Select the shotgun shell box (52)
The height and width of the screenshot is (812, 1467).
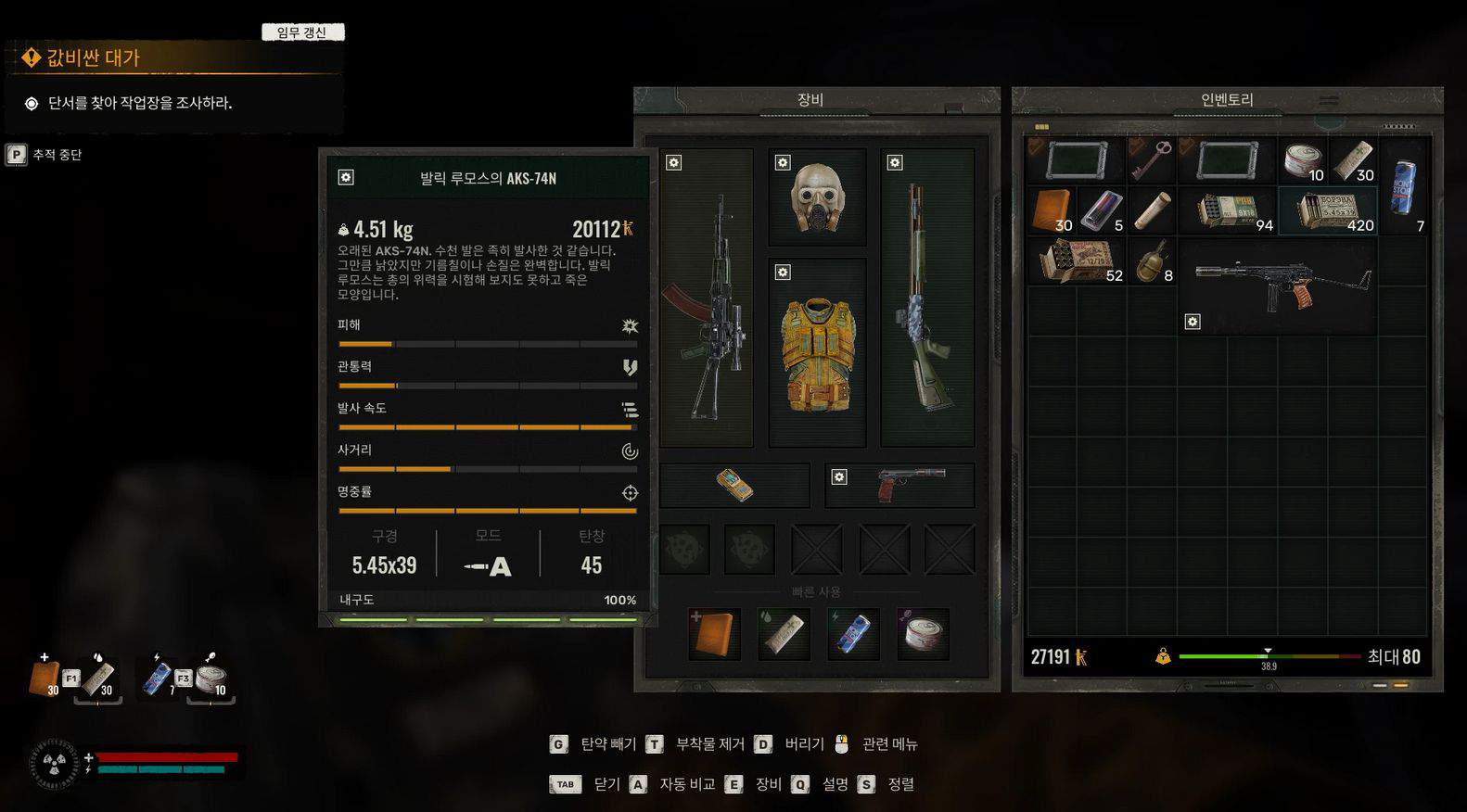pyautogui.click(x=1076, y=260)
